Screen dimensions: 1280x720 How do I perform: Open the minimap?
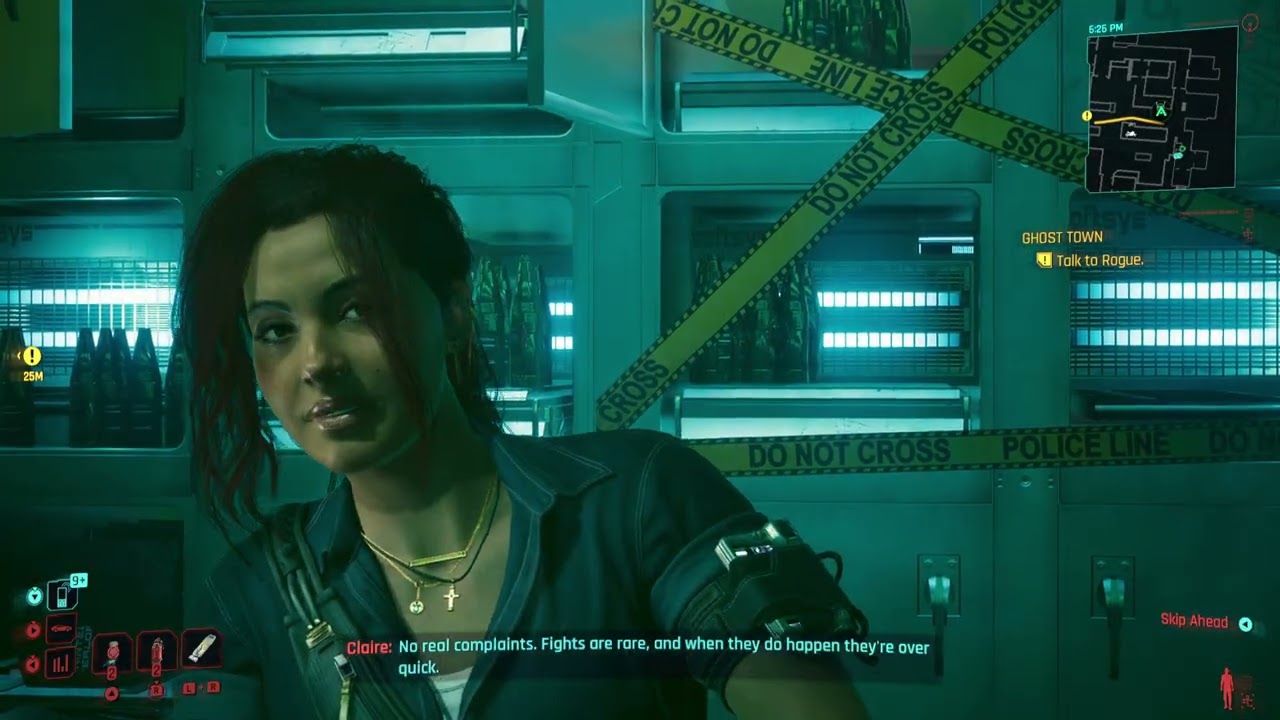pos(1161,109)
